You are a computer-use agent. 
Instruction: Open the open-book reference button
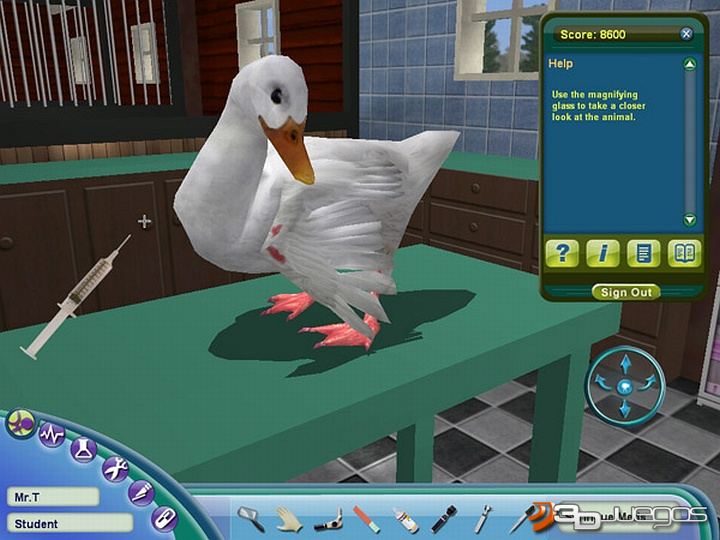tap(685, 253)
